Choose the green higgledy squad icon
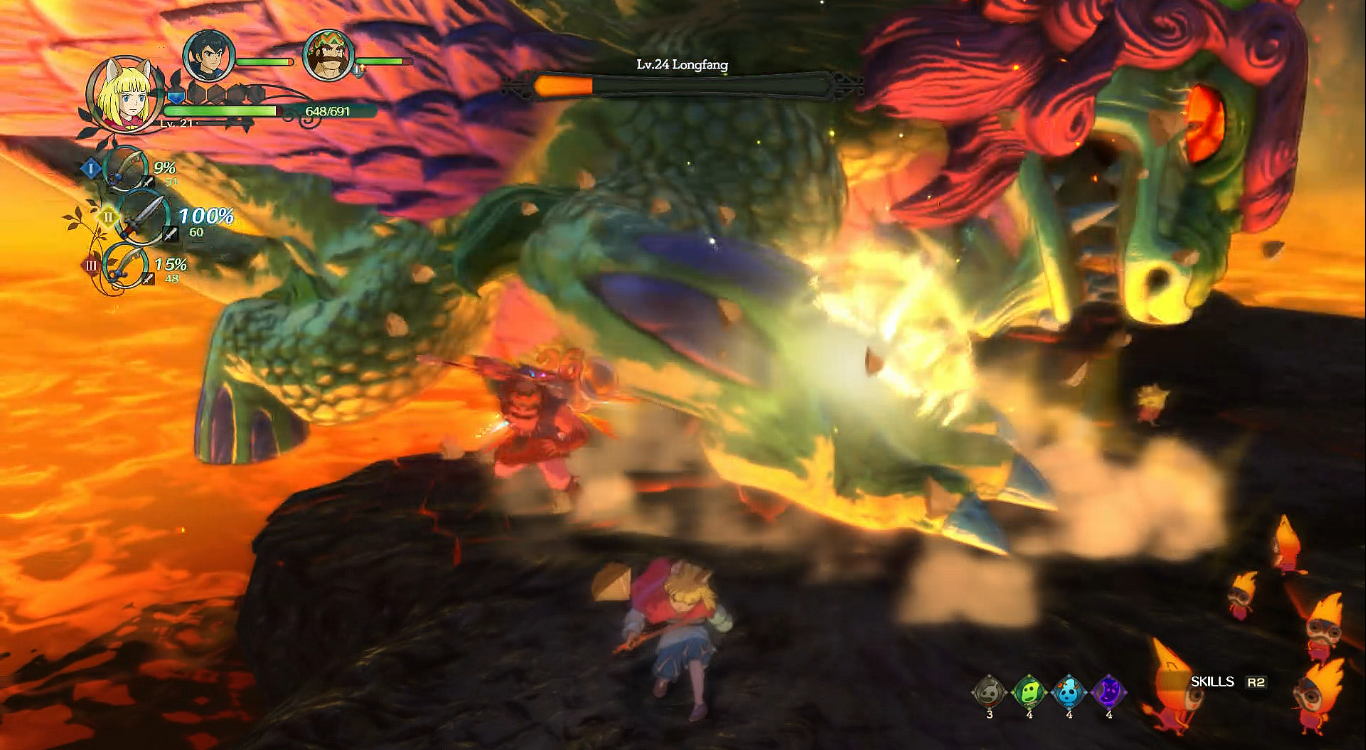 pos(1028,691)
